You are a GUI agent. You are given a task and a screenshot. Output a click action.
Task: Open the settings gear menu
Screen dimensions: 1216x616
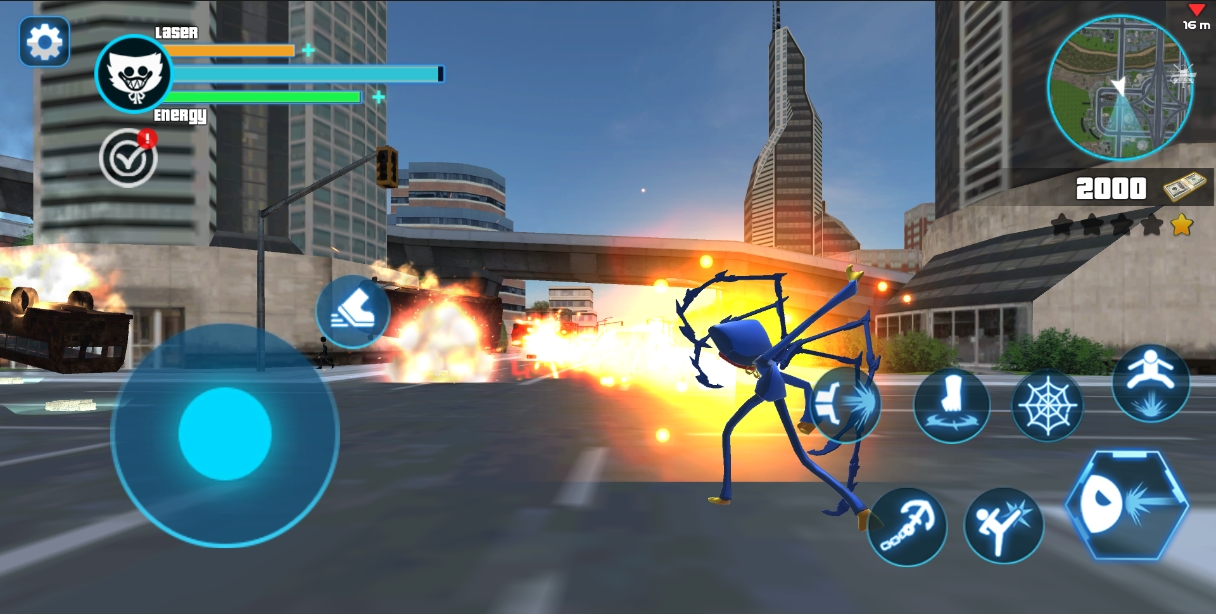(x=44, y=42)
